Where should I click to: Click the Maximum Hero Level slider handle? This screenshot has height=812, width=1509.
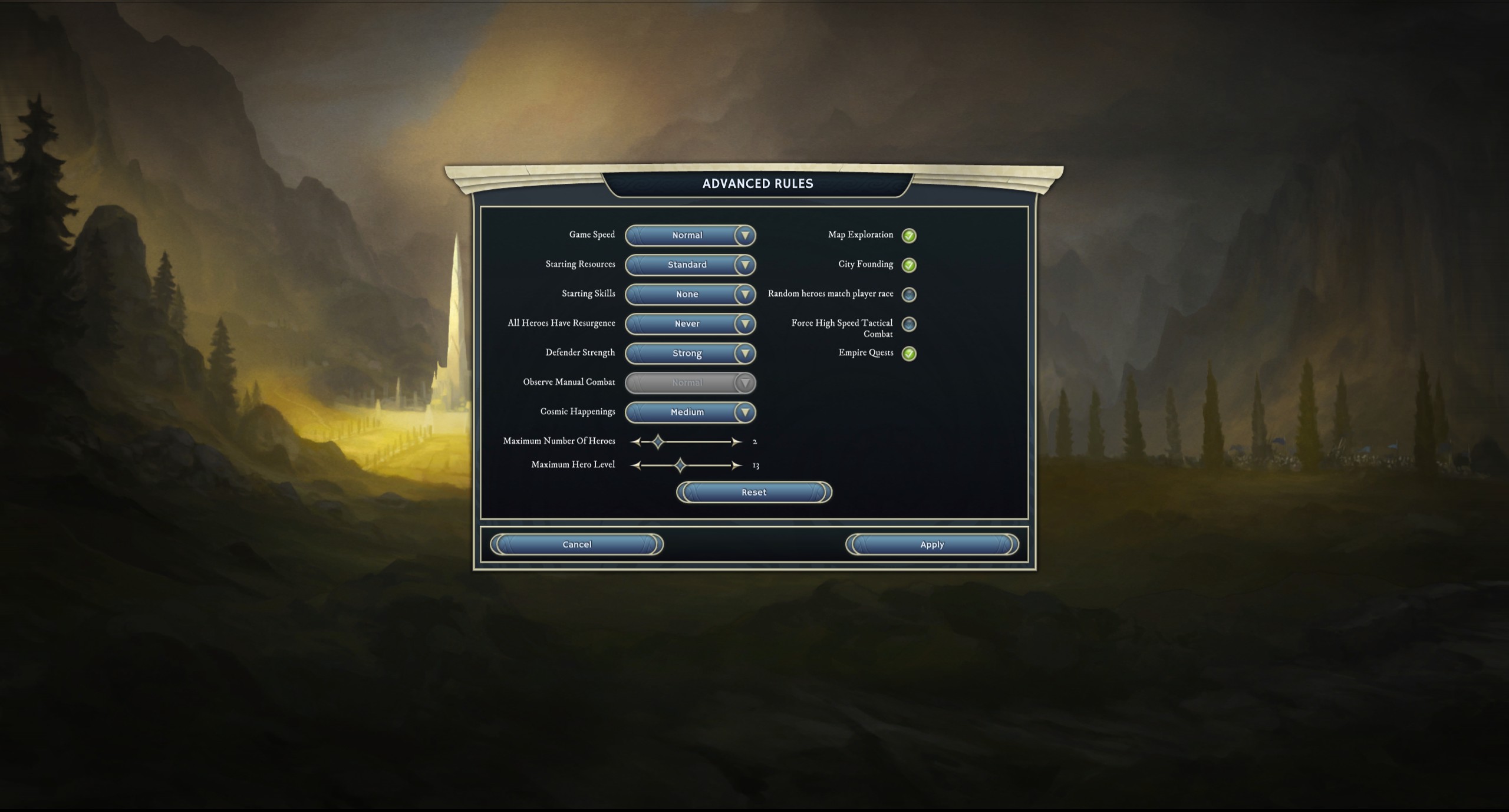tap(680, 466)
